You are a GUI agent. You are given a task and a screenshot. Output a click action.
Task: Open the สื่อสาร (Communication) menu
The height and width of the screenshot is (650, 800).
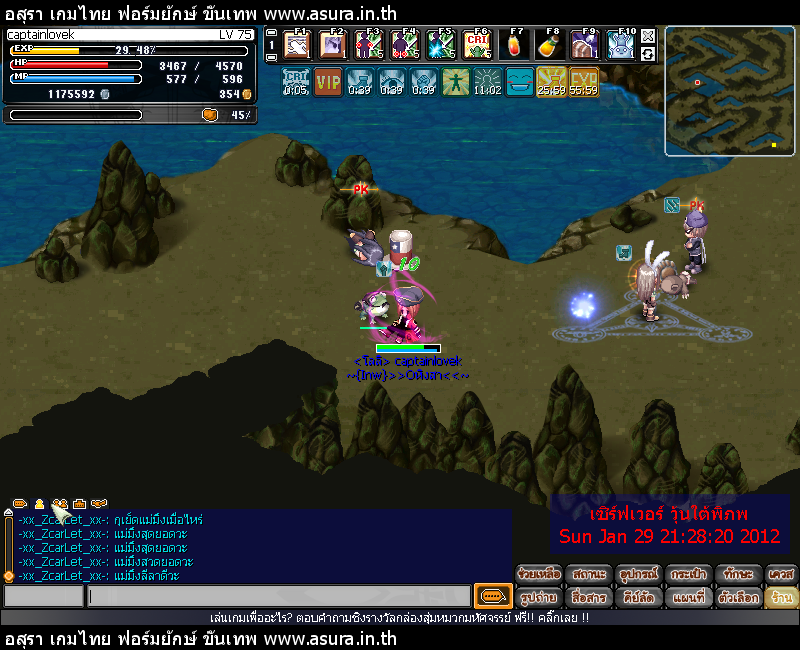588,597
